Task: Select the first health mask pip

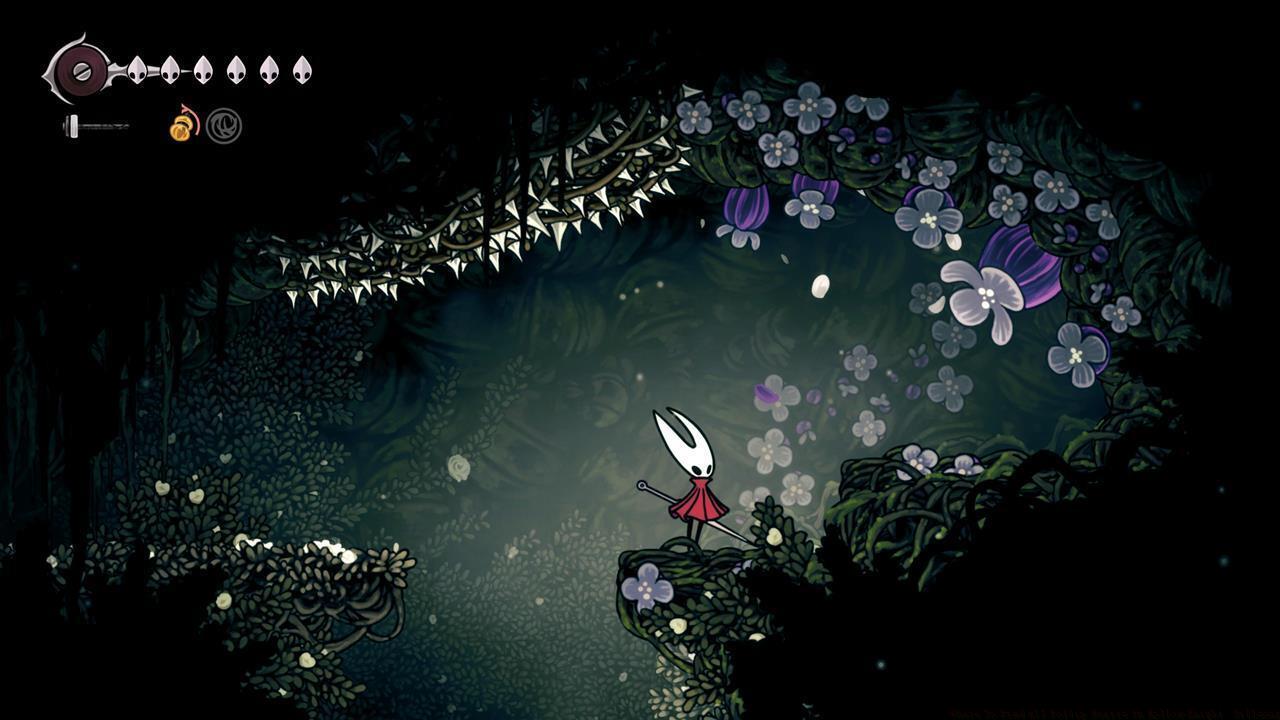Action: 138,71
